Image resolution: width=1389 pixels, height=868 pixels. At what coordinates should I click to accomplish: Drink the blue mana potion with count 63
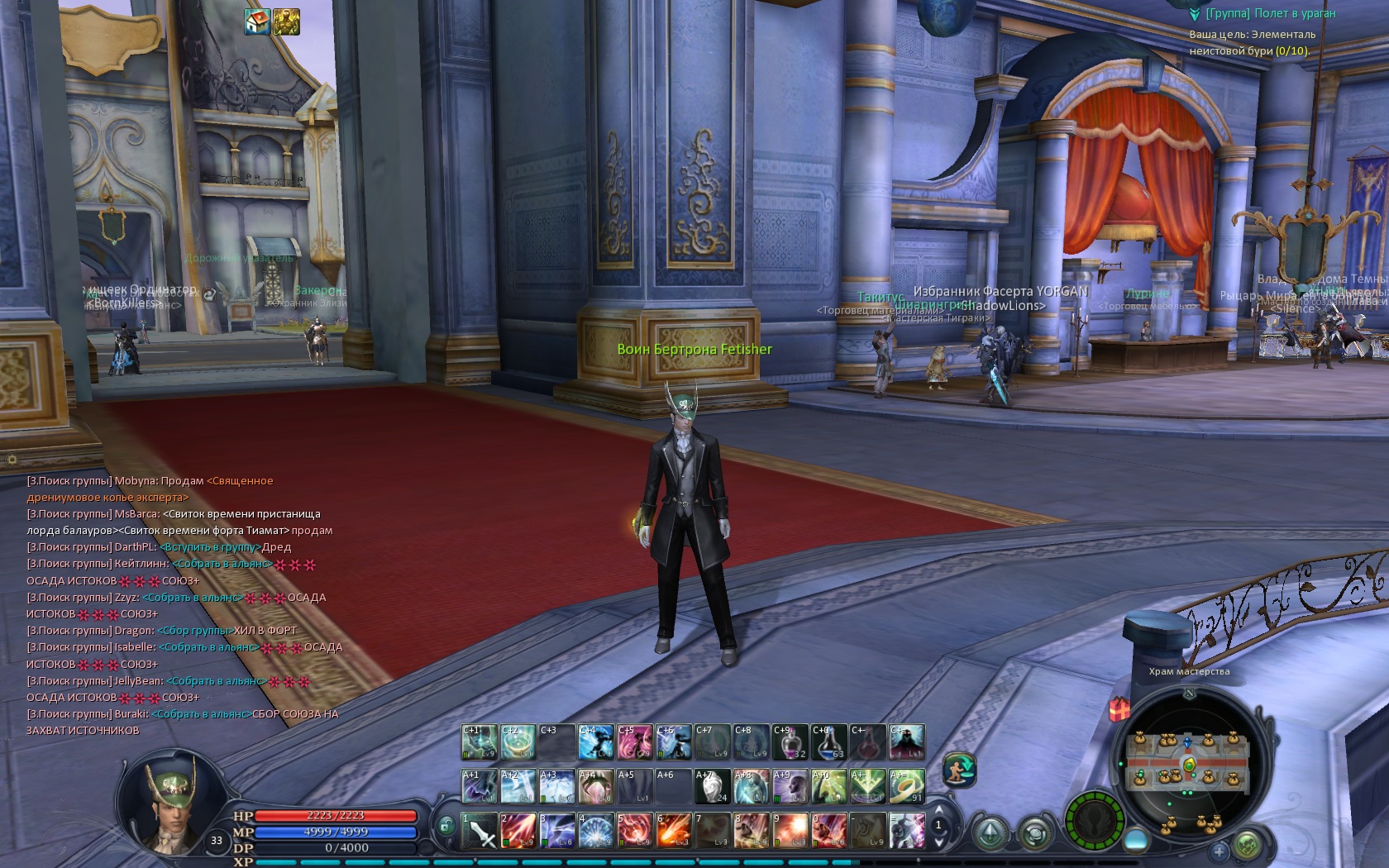829,742
